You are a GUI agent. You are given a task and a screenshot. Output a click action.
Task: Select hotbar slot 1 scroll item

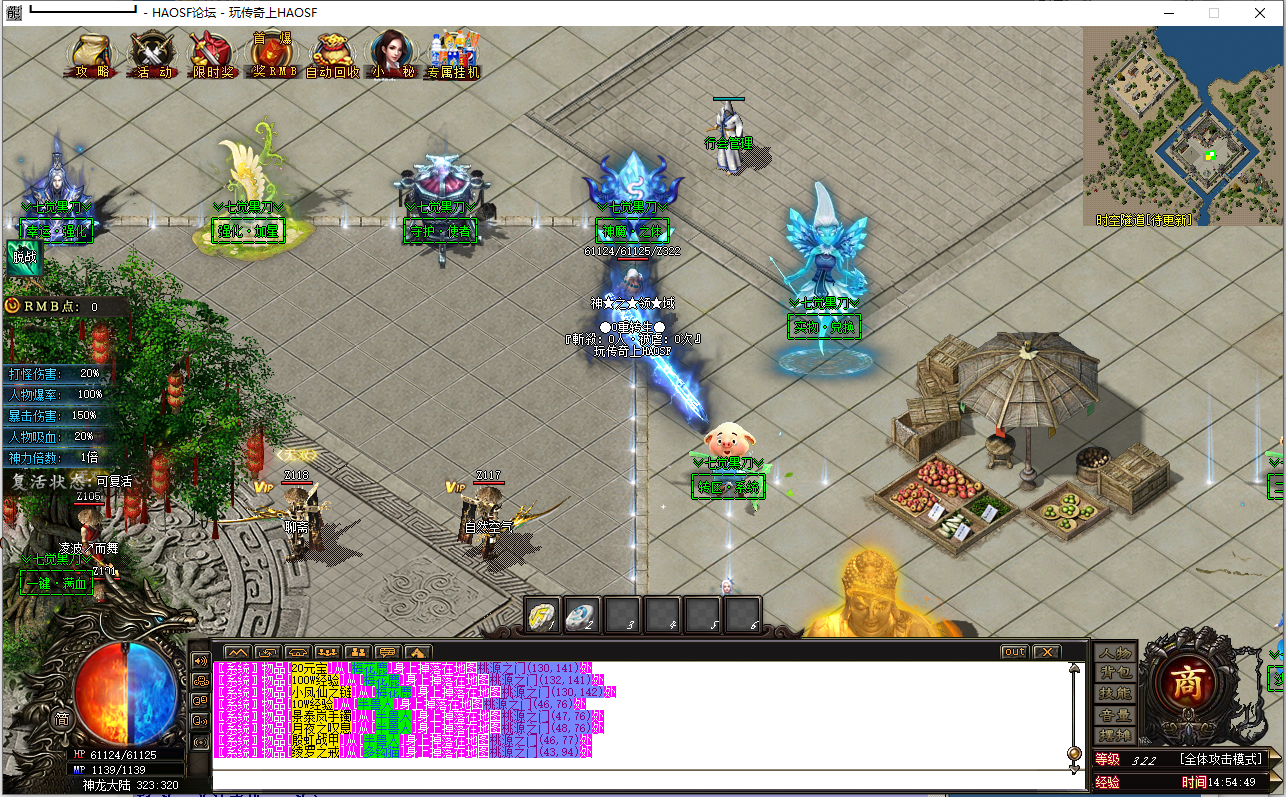coord(544,615)
